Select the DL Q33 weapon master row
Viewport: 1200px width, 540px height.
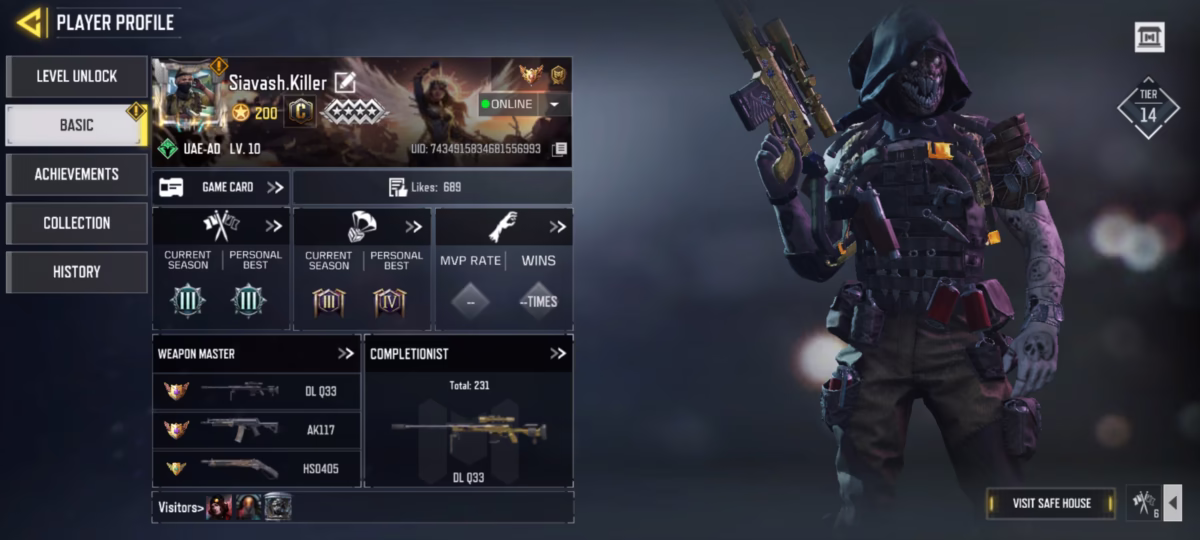click(256, 392)
